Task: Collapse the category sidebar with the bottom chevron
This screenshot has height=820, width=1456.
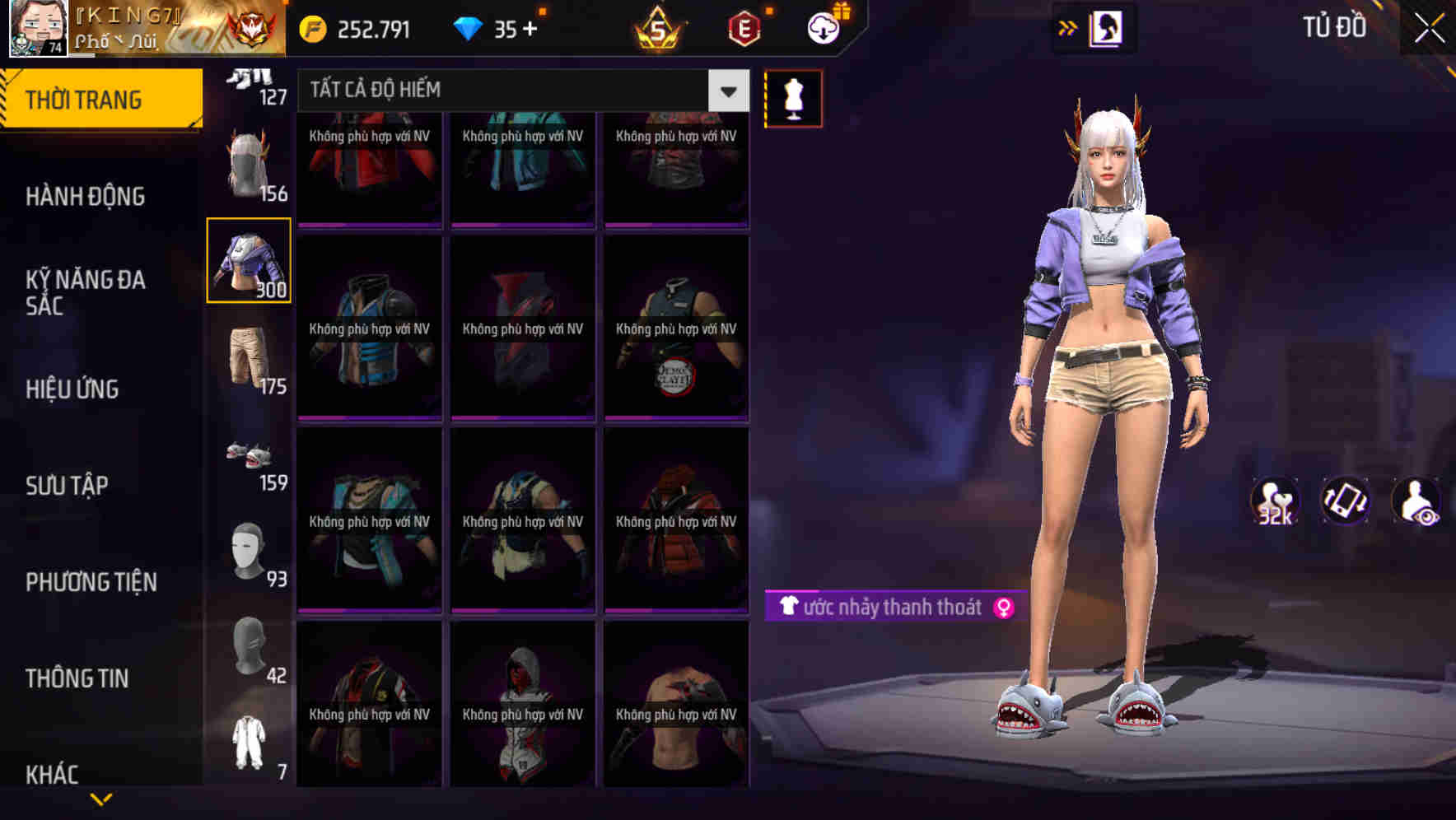Action: tap(102, 796)
